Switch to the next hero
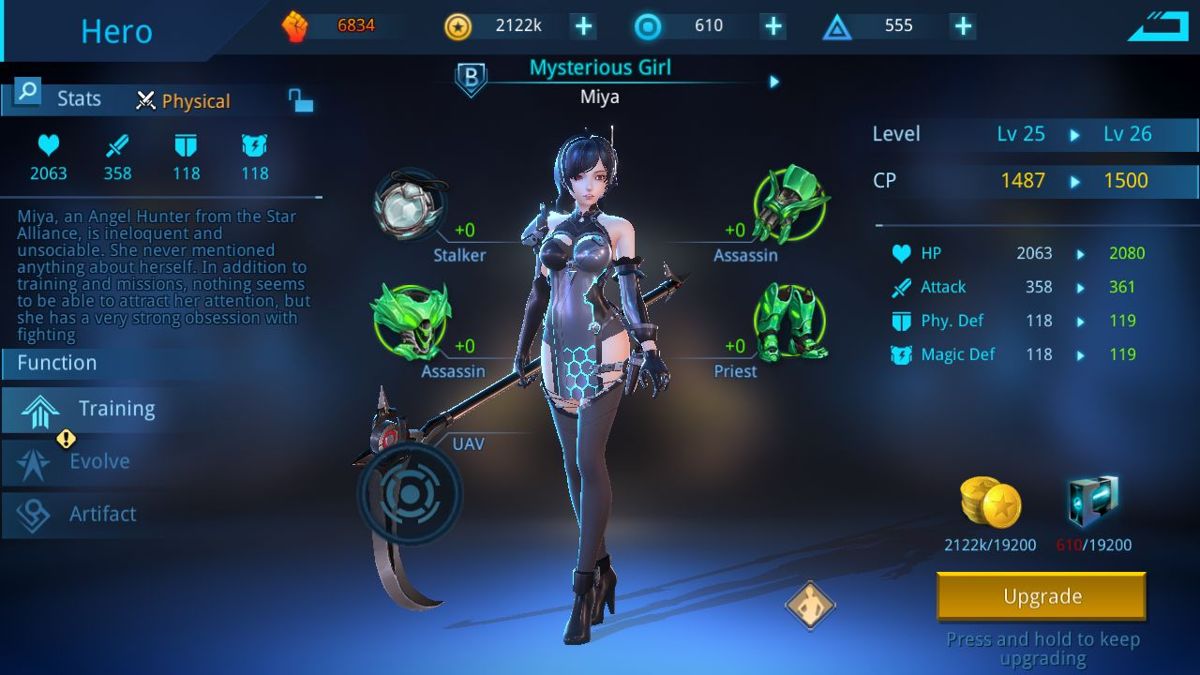The width and height of the screenshot is (1200, 675). 774,82
